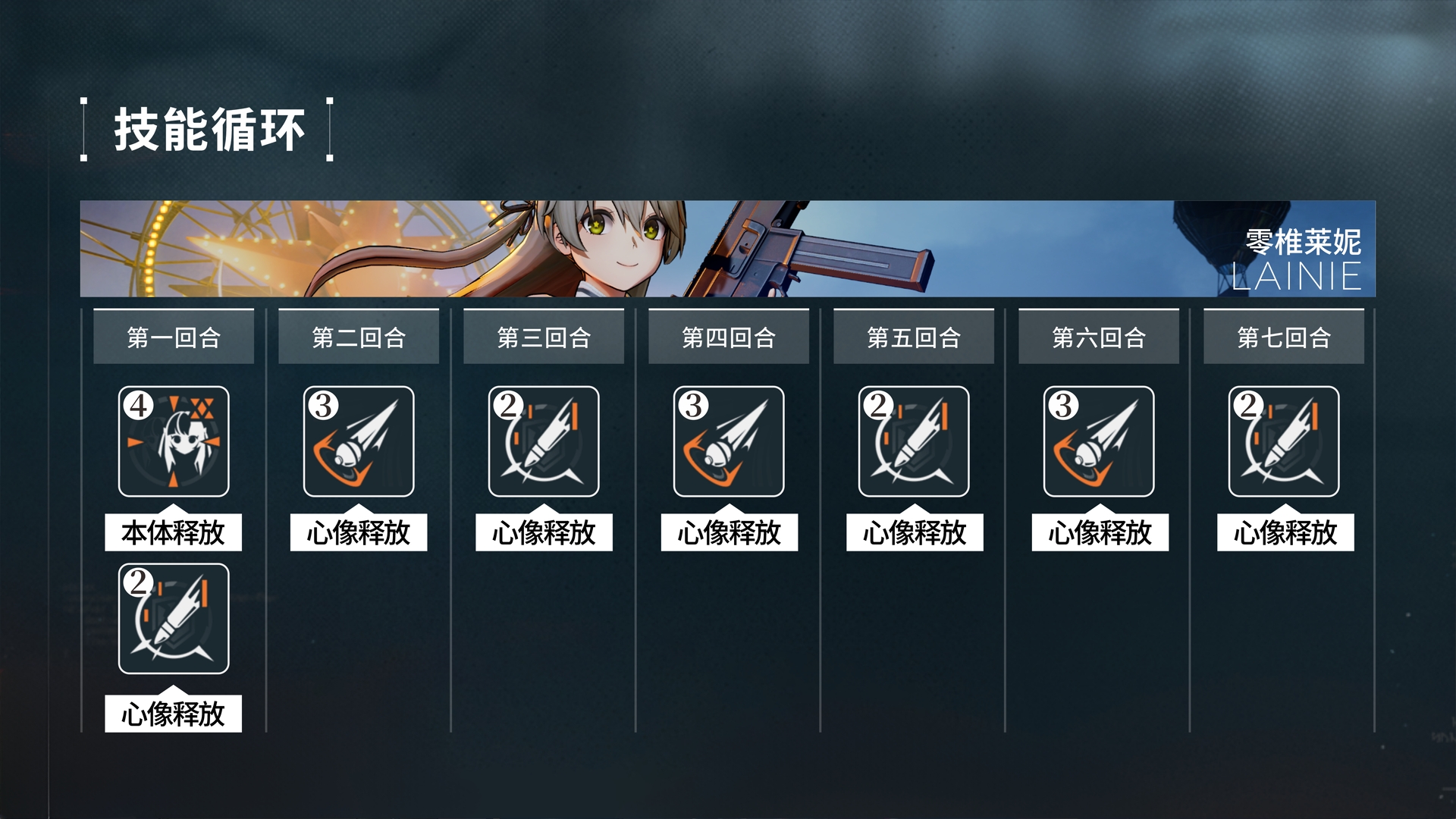Click the cost-4 girl portrait skill icon

pyautogui.click(x=174, y=441)
